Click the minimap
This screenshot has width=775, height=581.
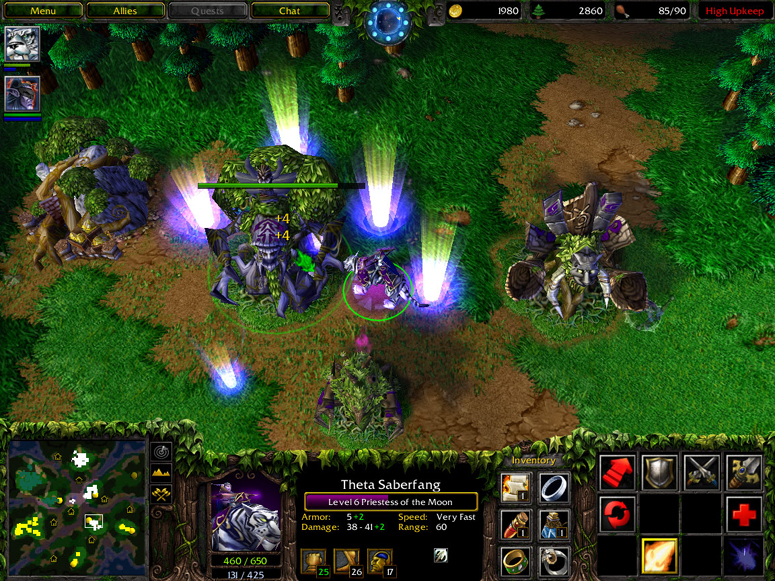click(x=77, y=505)
